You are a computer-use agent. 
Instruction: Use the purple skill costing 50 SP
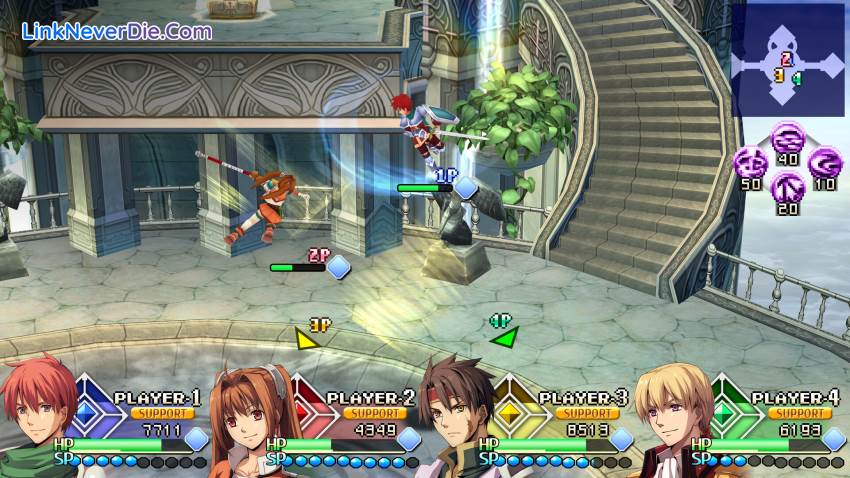pos(750,163)
